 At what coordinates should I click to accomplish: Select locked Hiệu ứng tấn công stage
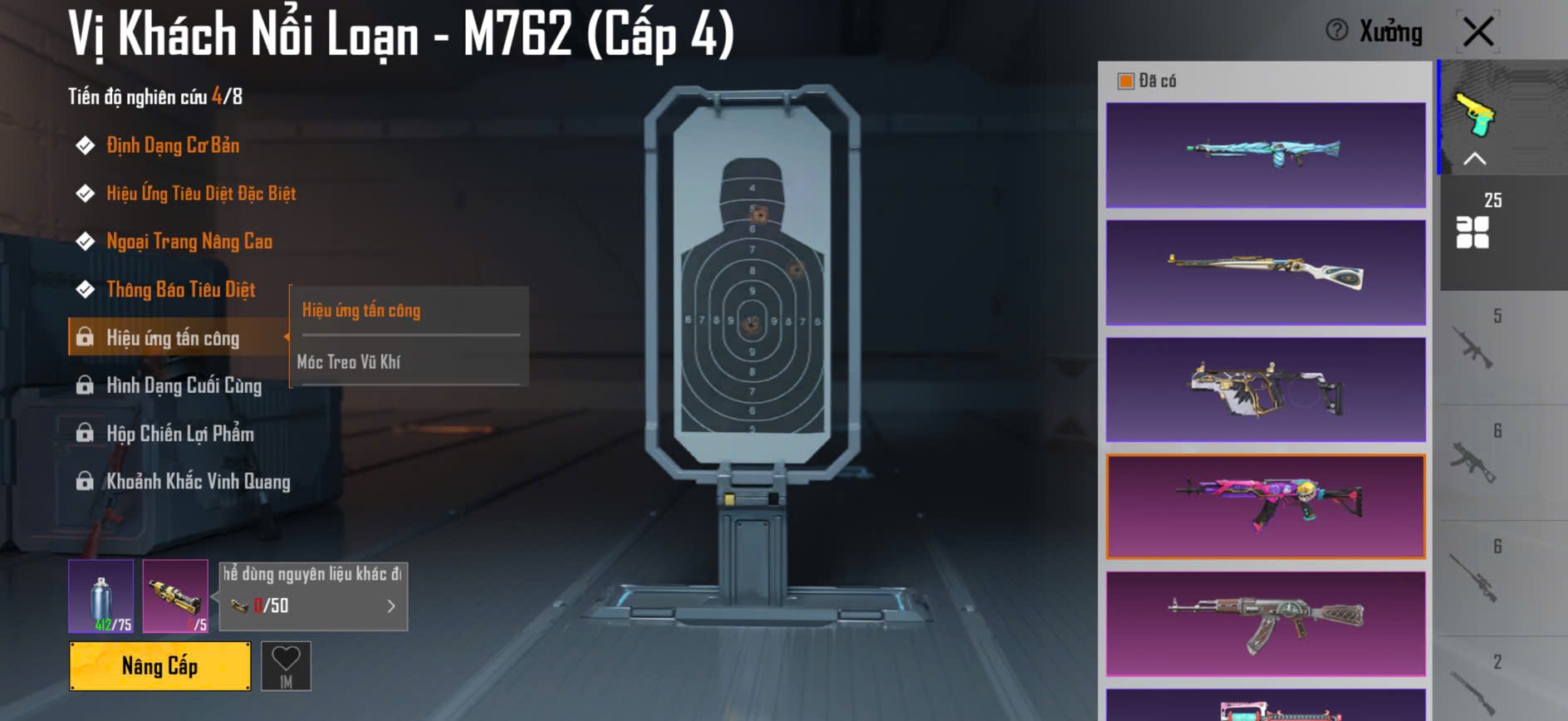(172, 338)
